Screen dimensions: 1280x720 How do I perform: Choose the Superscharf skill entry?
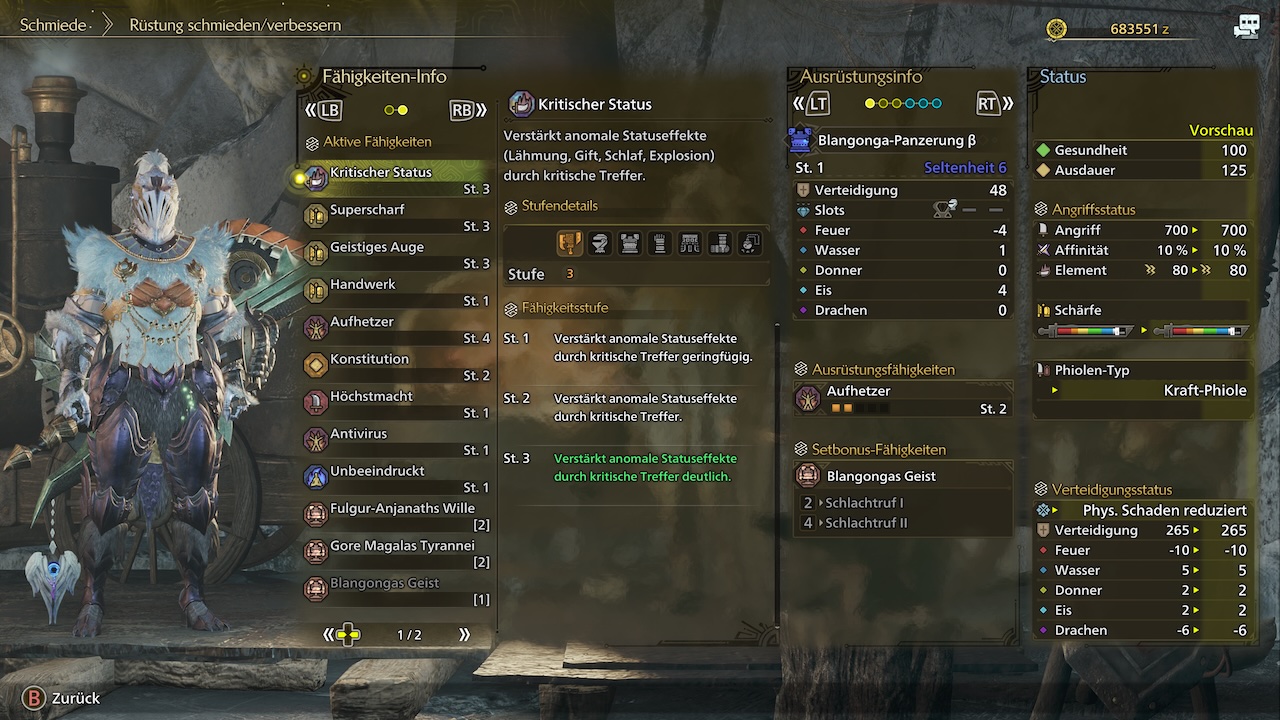pos(397,216)
